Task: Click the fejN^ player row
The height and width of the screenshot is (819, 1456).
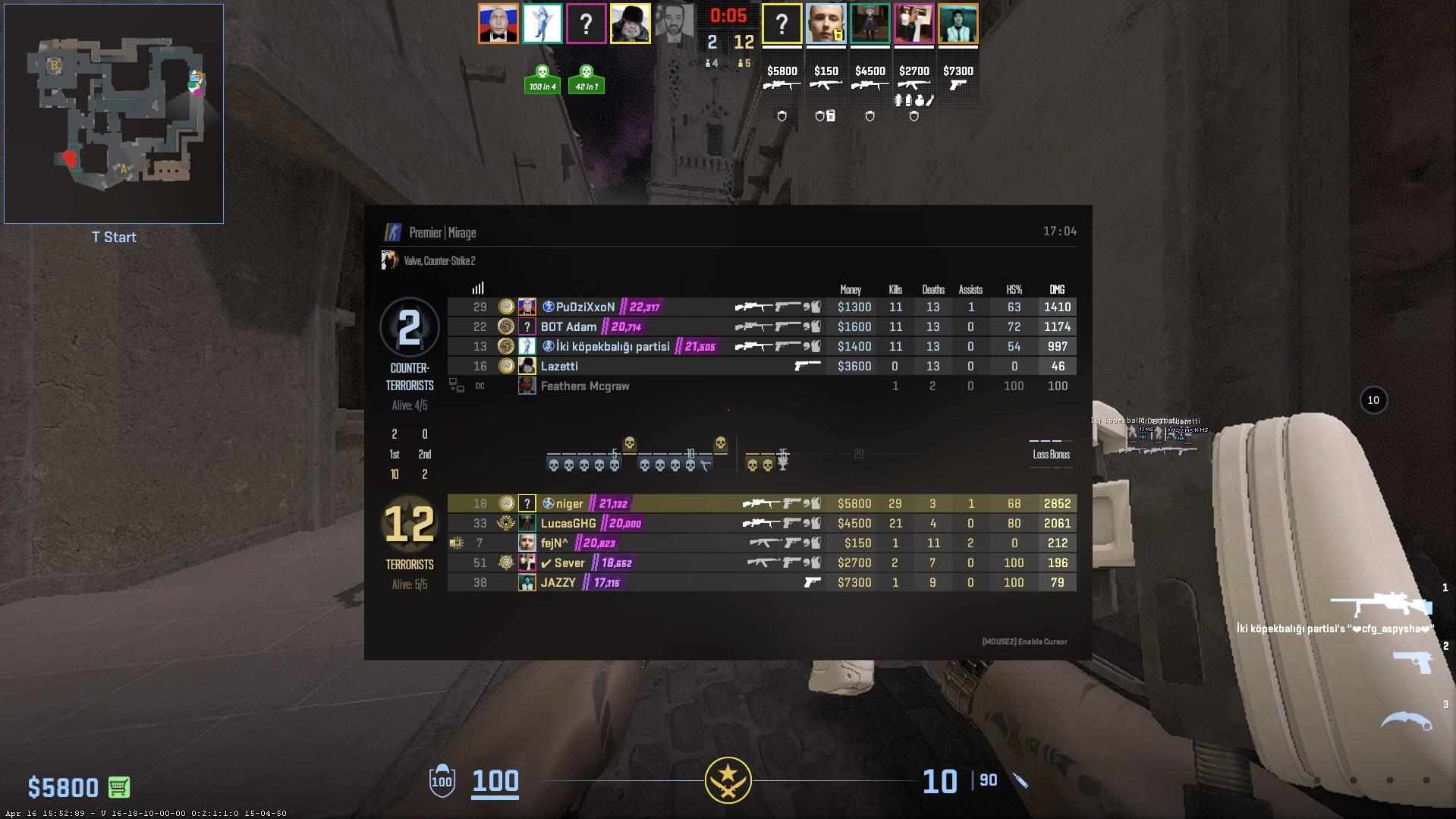Action: 554,543
